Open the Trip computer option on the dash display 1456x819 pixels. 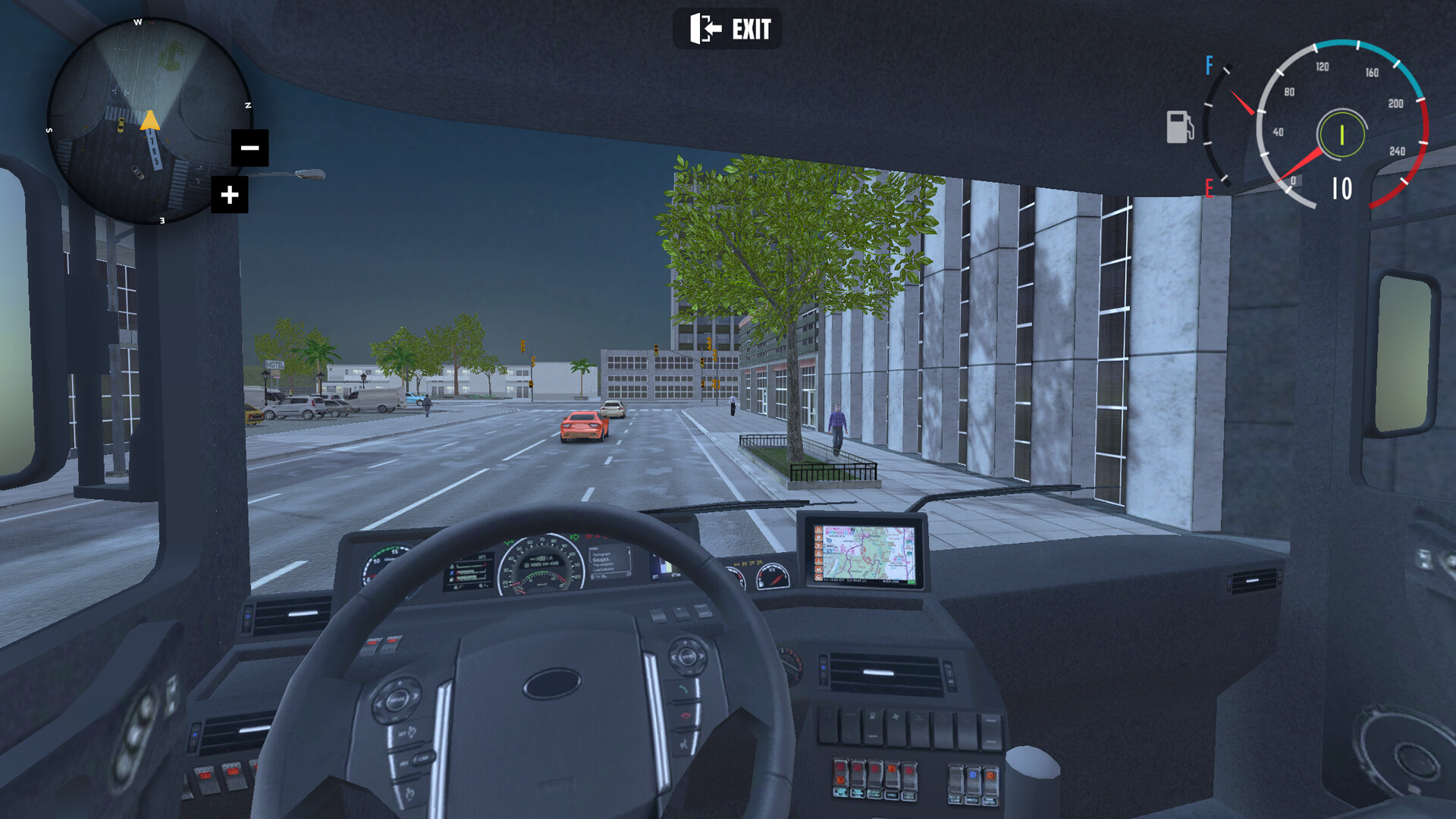tap(602, 565)
